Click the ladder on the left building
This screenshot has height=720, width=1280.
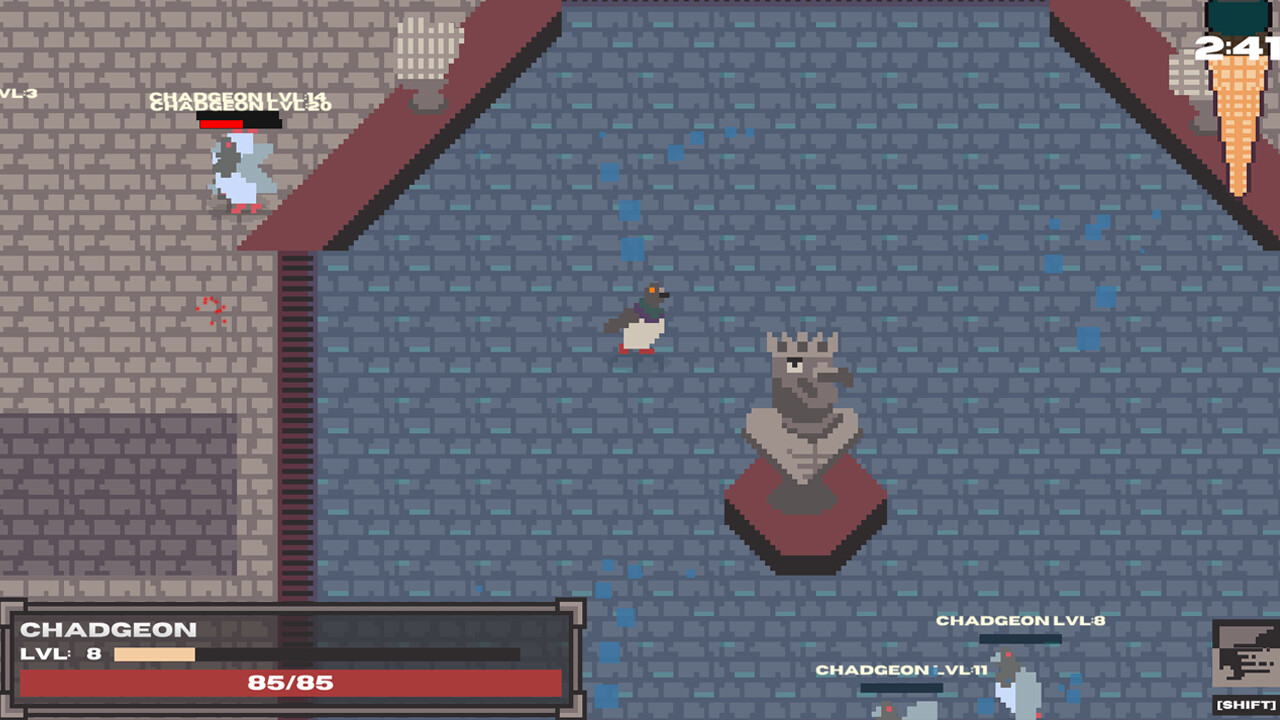point(297,420)
